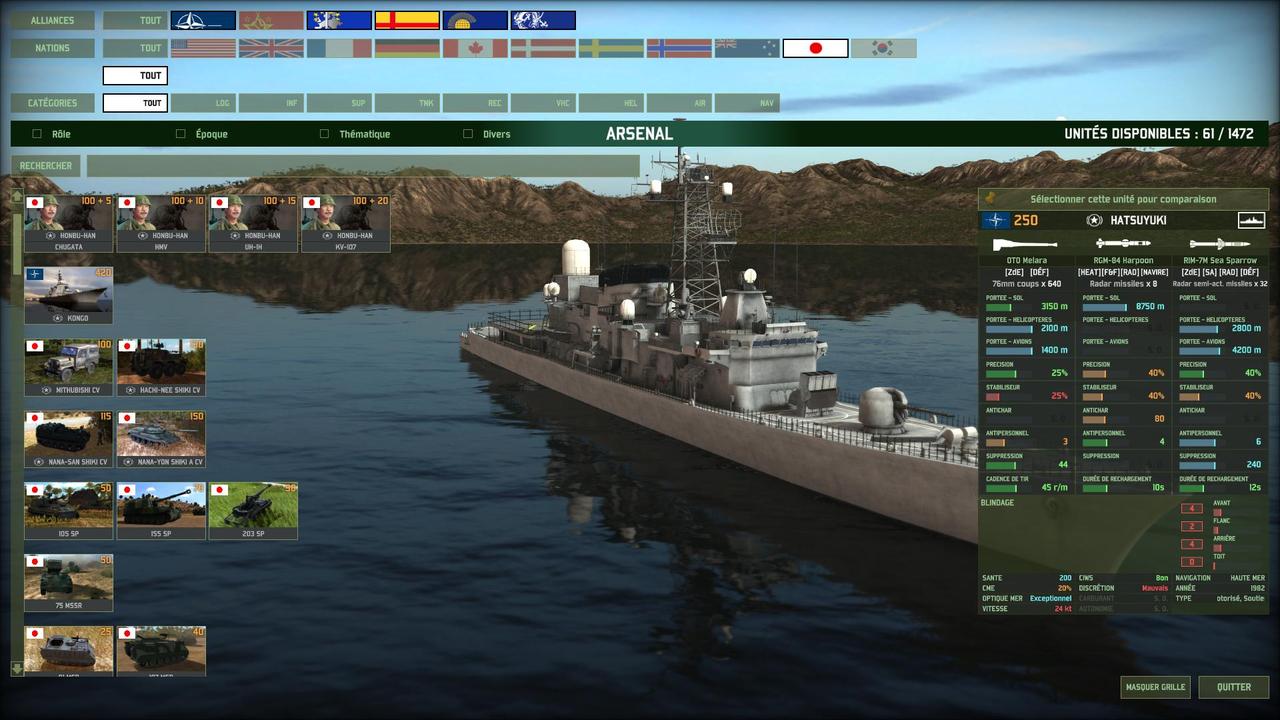Screen dimensions: 1280x720
Task: Hide the grid via MASQUER GRILLE
Action: click(x=1155, y=687)
